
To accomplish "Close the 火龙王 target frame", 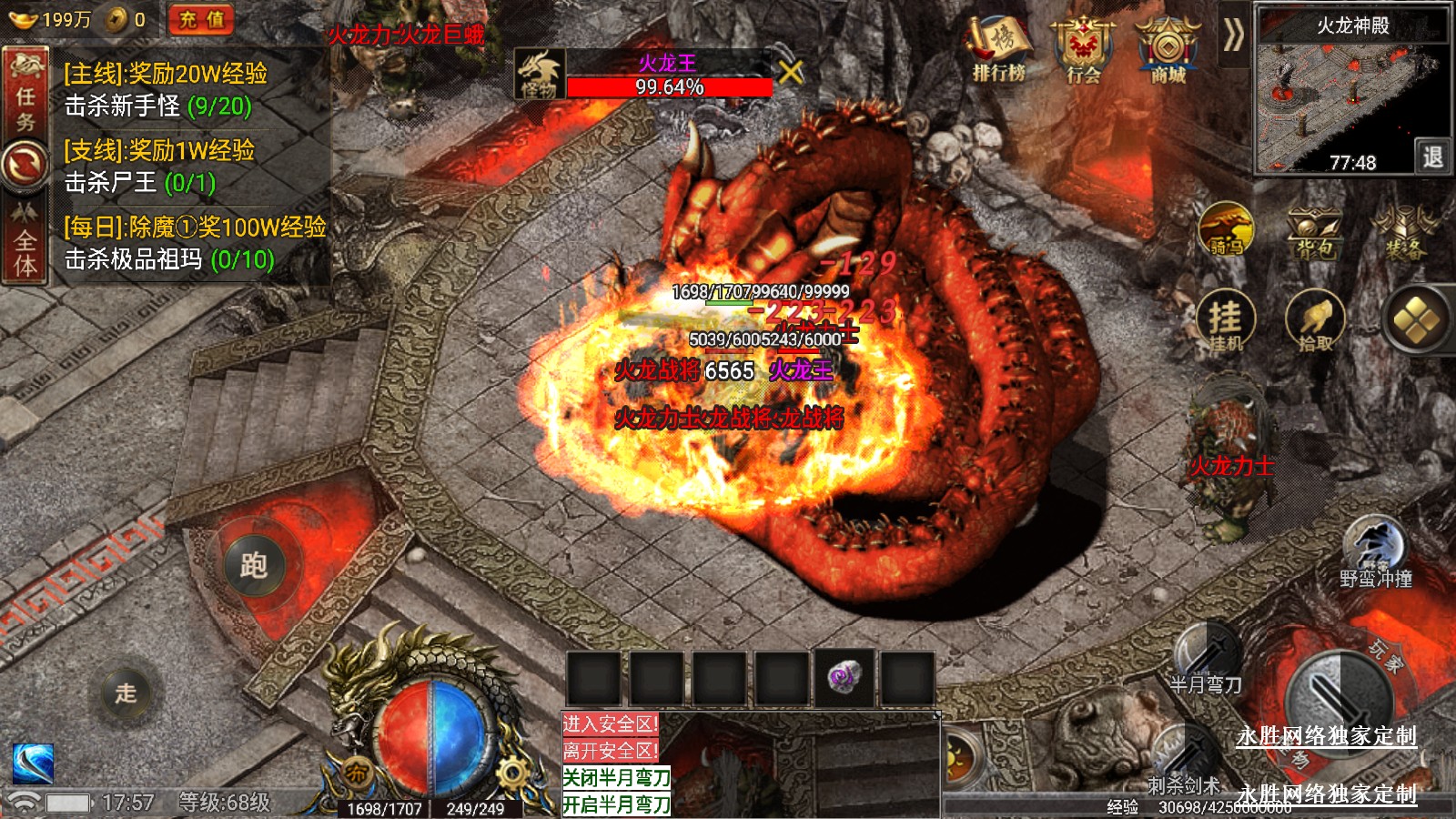I will pyautogui.click(x=791, y=73).
